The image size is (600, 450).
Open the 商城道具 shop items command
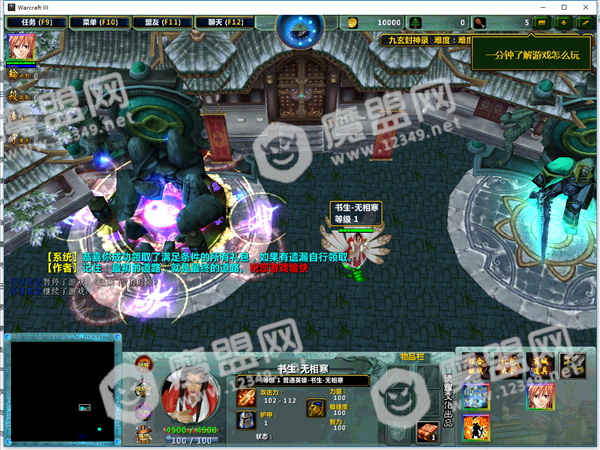[542, 364]
